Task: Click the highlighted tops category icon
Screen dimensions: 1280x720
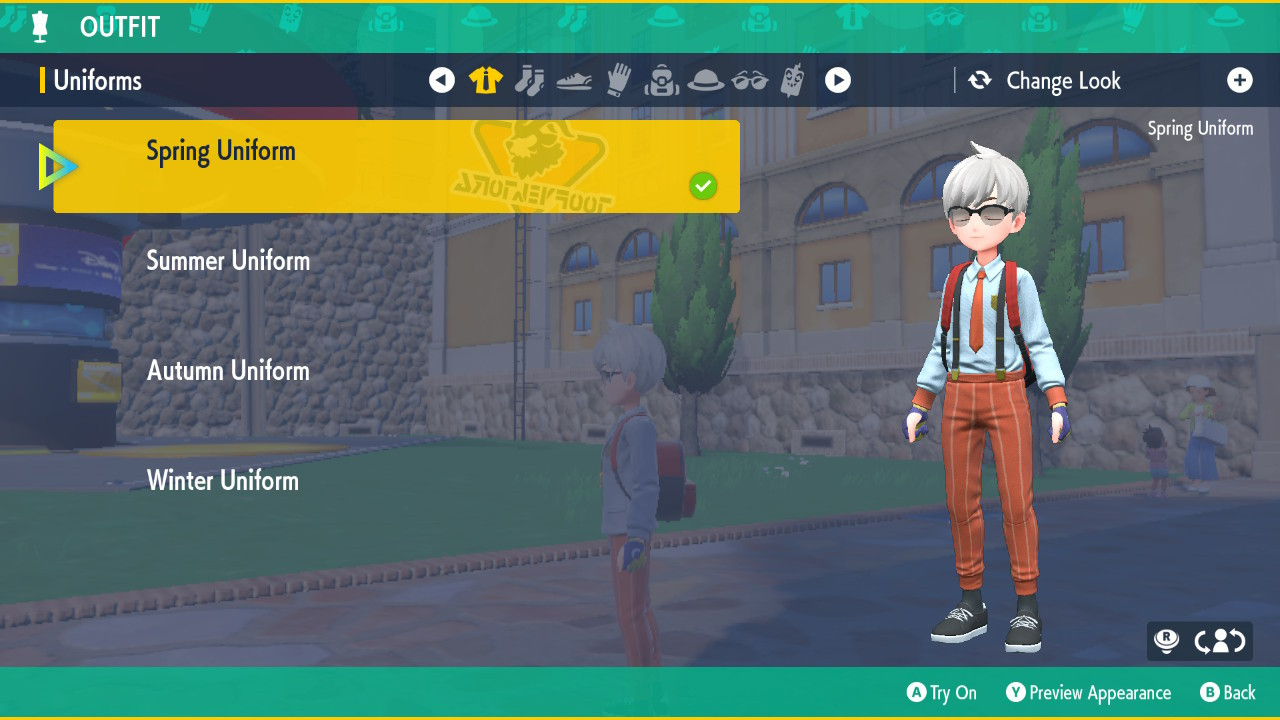Action: [x=485, y=80]
